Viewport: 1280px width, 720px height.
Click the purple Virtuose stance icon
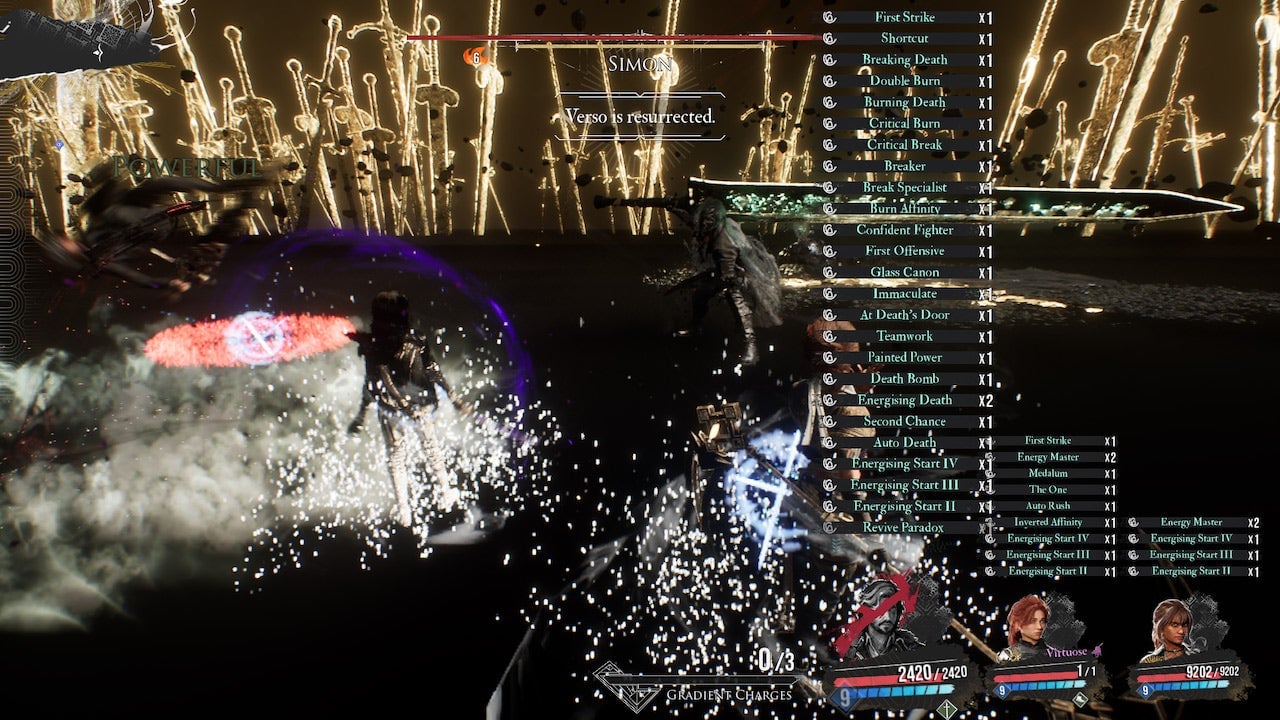(1097, 651)
